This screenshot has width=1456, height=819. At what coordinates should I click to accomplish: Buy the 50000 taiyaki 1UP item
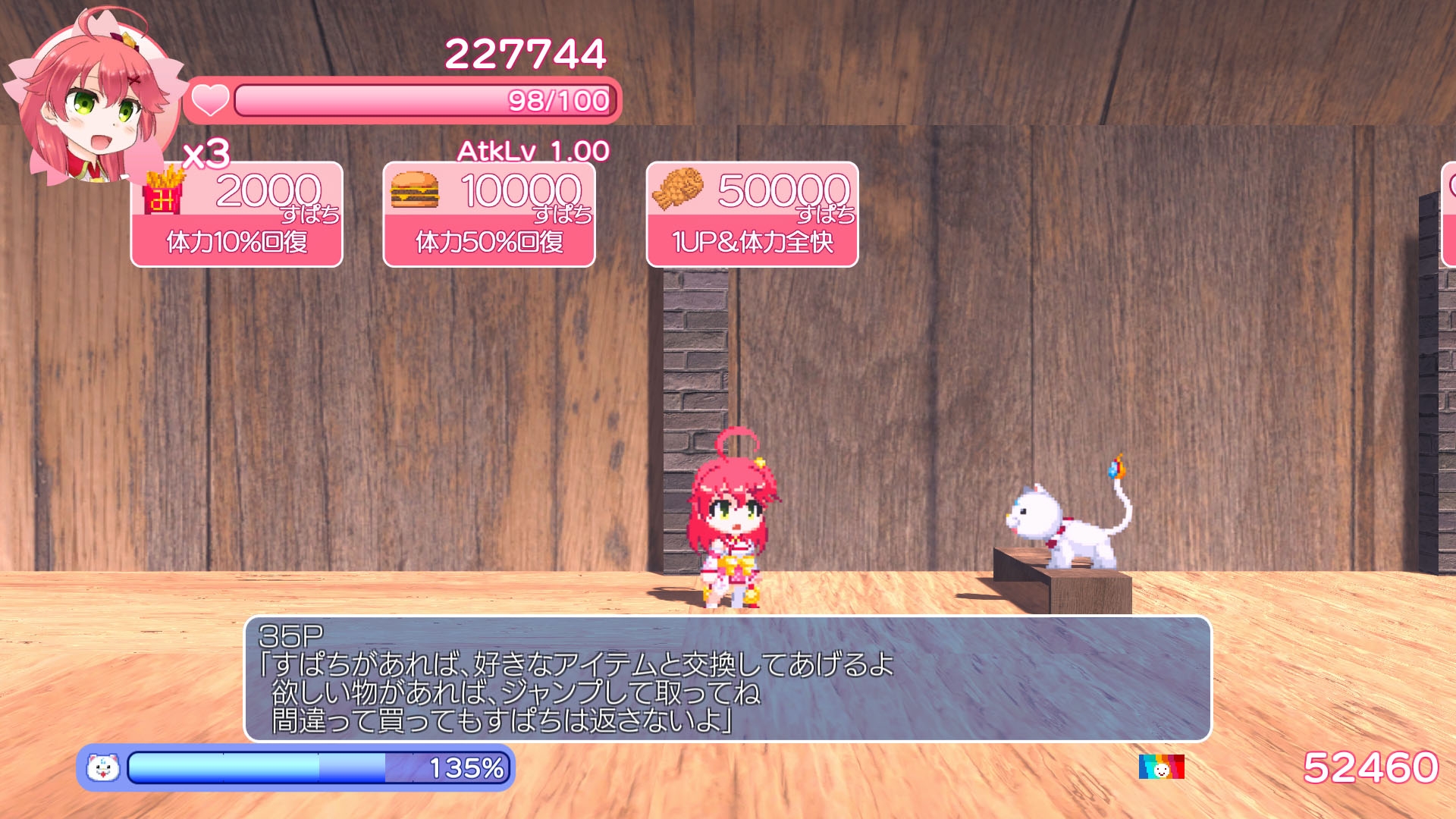(x=752, y=215)
